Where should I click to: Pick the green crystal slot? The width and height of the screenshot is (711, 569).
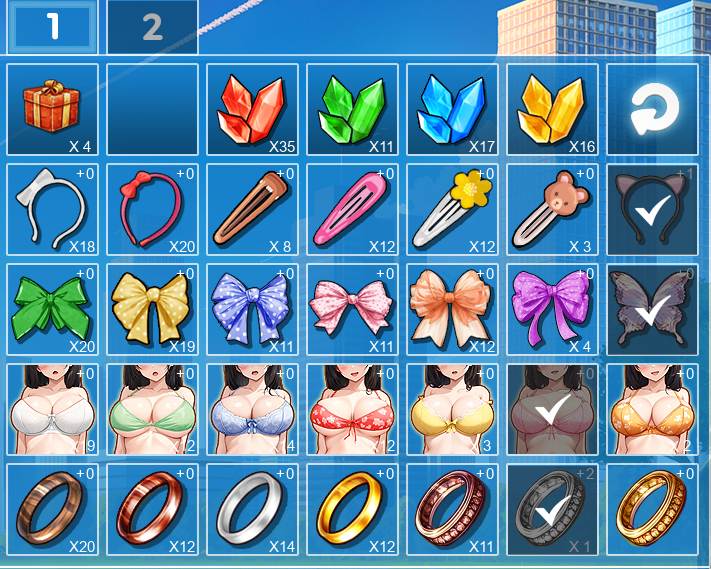tap(352, 110)
